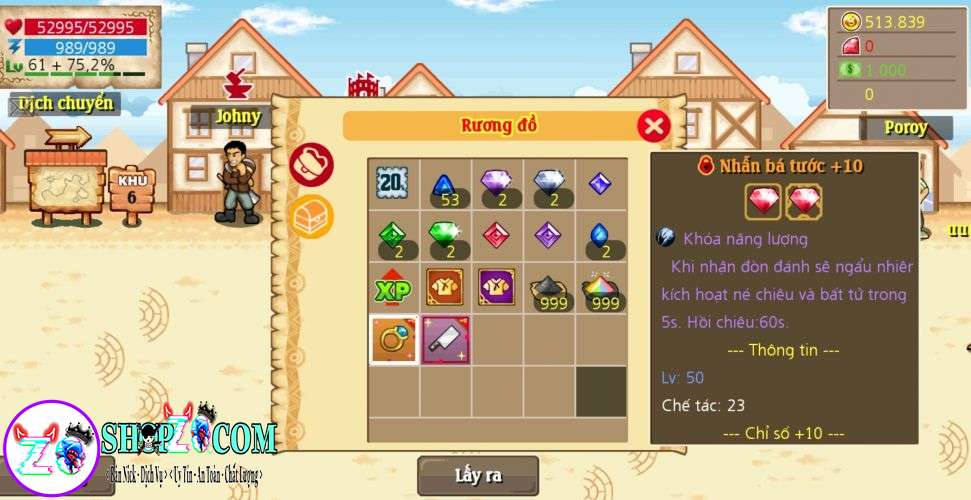
Task: Select the orange shirt book item
Action: click(x=445, y=288)
